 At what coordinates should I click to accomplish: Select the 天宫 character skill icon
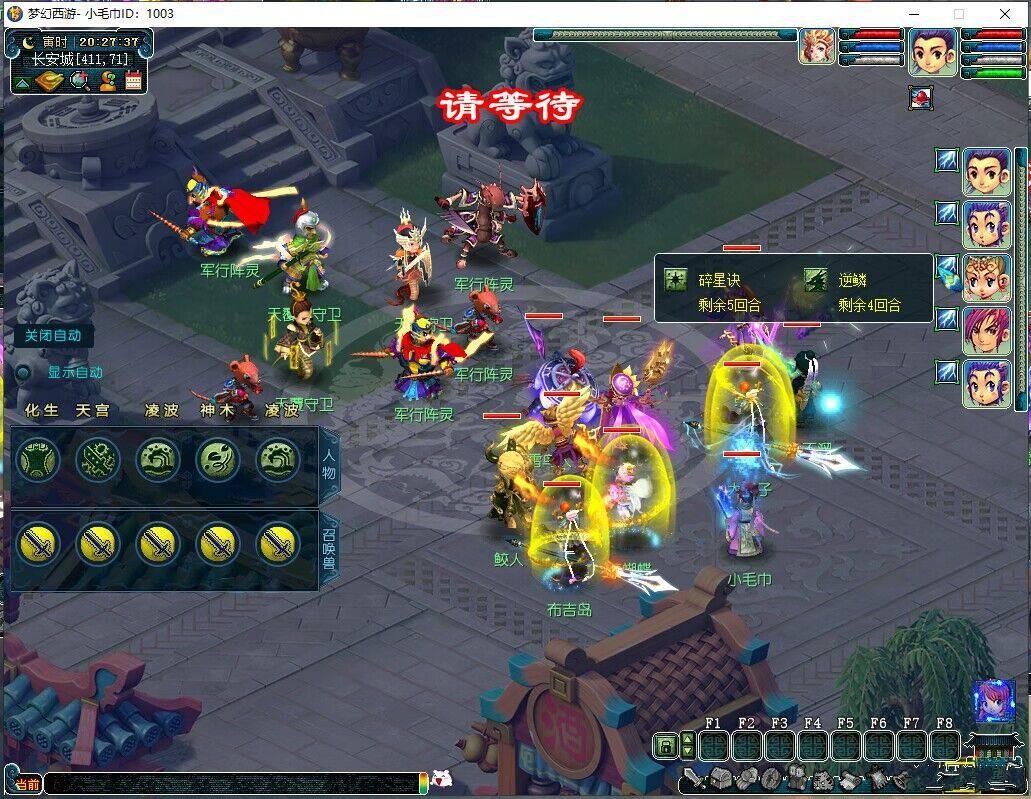(98, 460)
